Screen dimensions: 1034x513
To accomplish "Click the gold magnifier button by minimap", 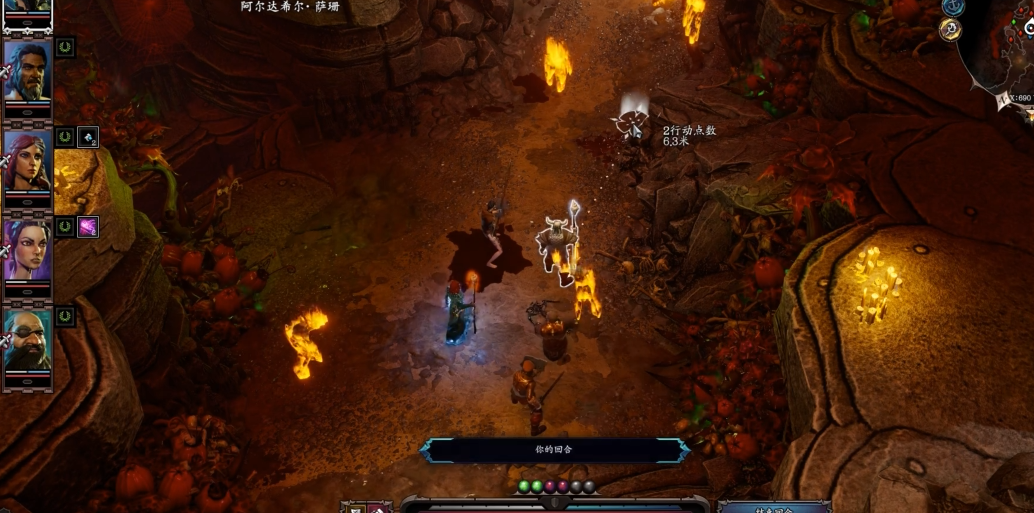I will click(x=950, y=30).
